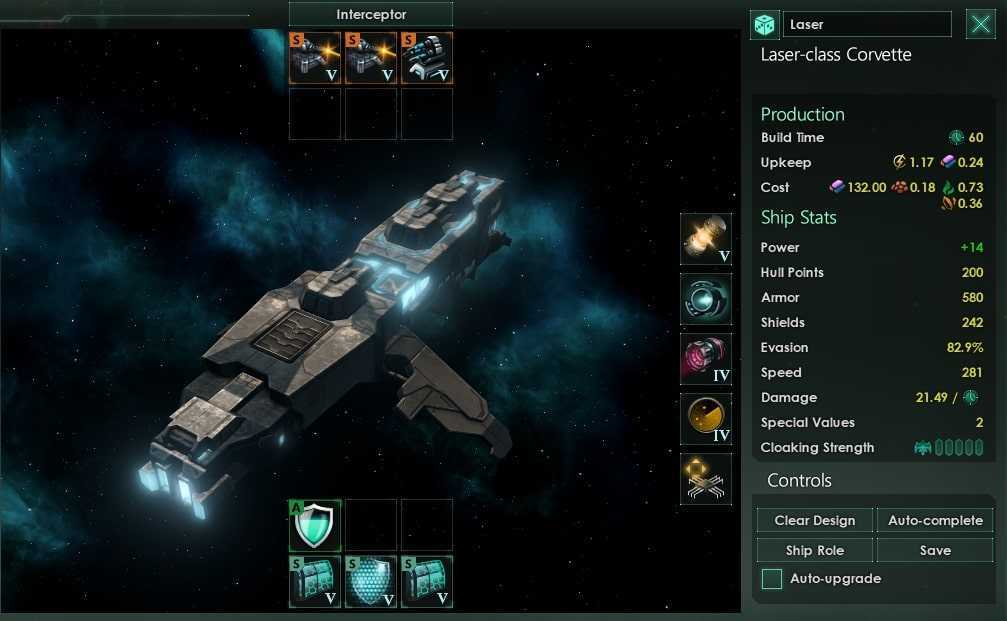Viewport: 1007px width, 621px height.
Task: Close the ship designer panel
Action: (980, 25)
